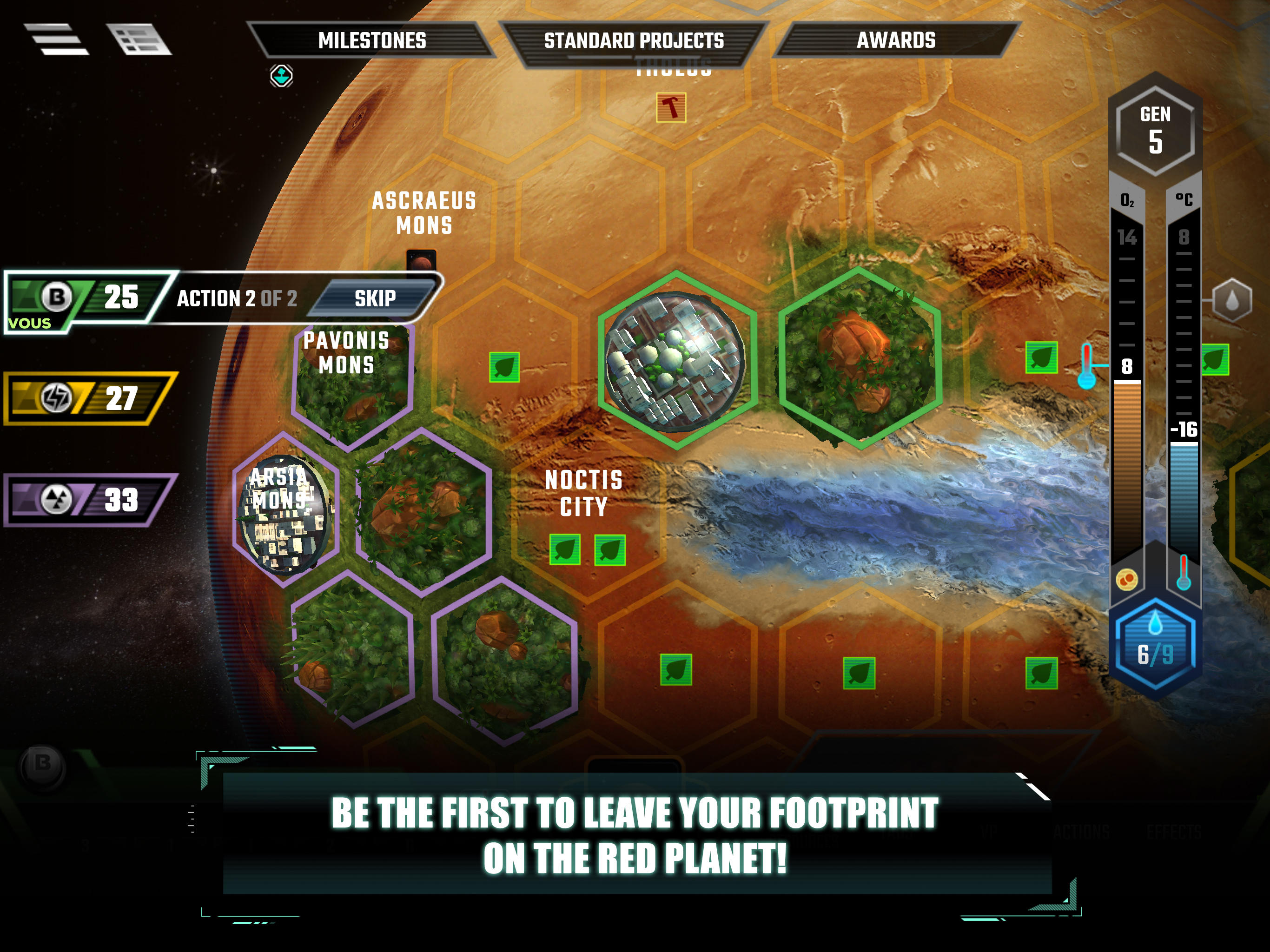Open the STANDARD PROJECTS menu
The height and width of the screenshot is (952, 1270).
click(x=635, y=40)
